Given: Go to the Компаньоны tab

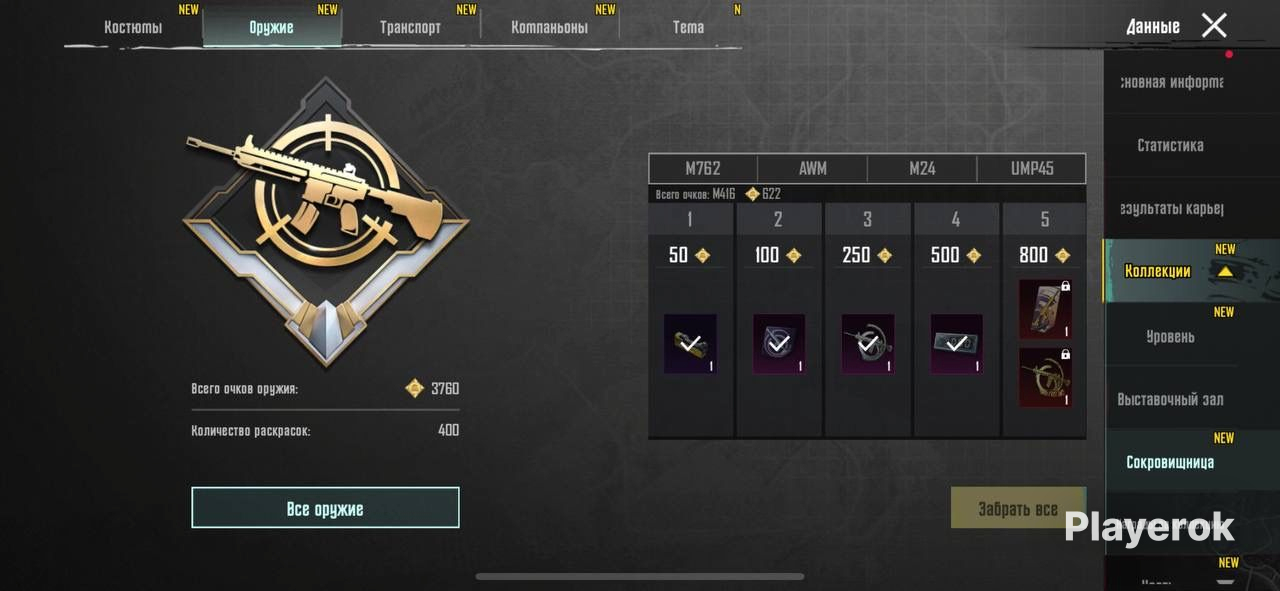Looking at the screenshot, I should 549,27.
